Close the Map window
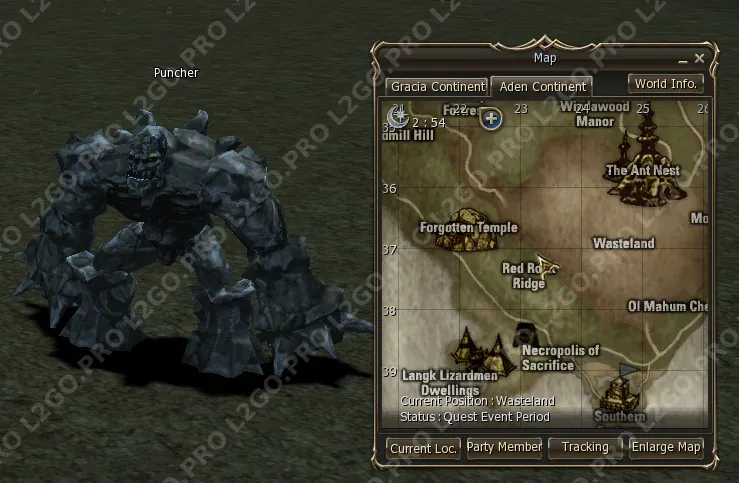The width and height of the screenshot is (739, 483). click(x=700, y=59)
